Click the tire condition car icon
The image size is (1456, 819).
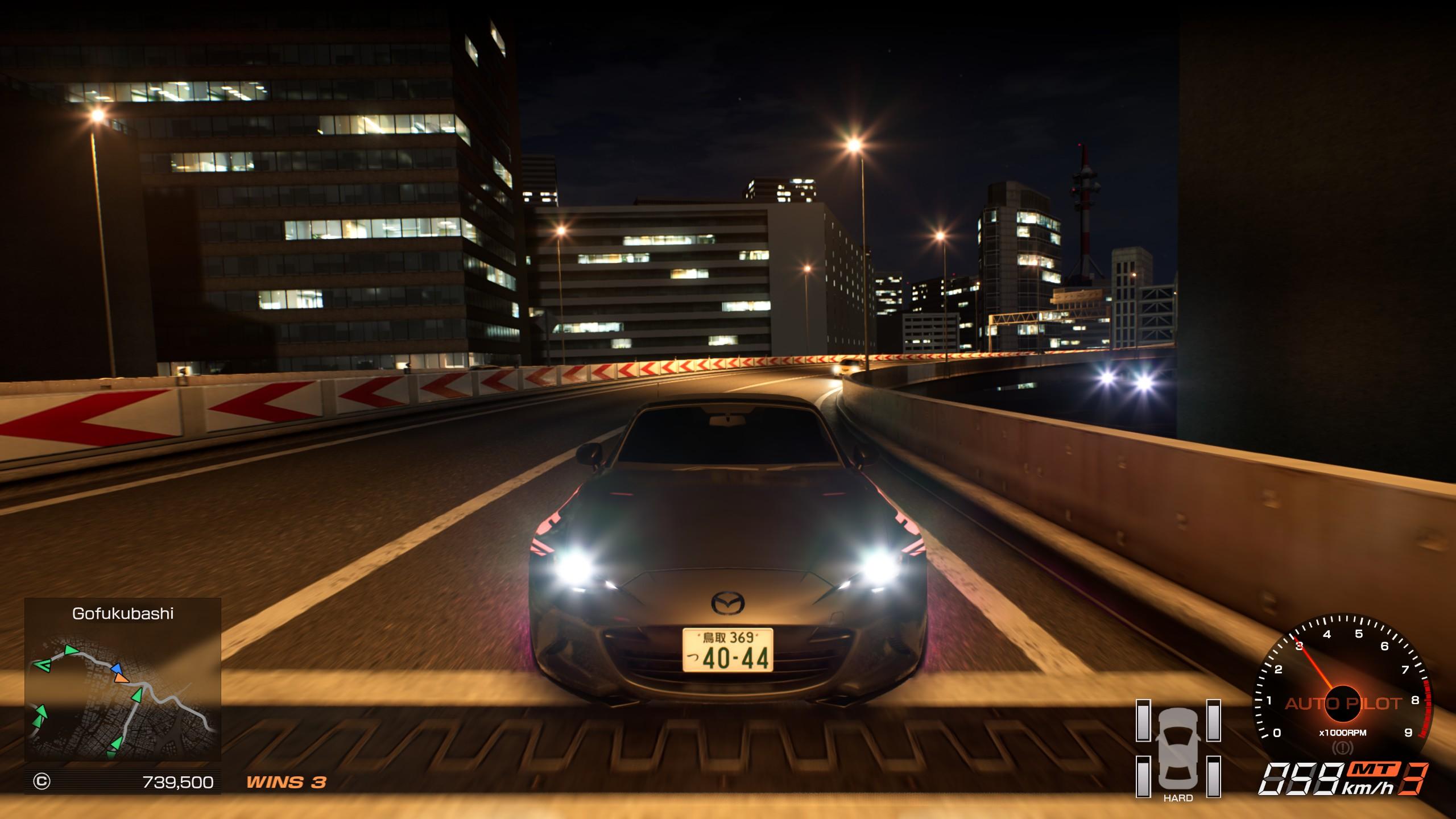(x=1178, y=747)
